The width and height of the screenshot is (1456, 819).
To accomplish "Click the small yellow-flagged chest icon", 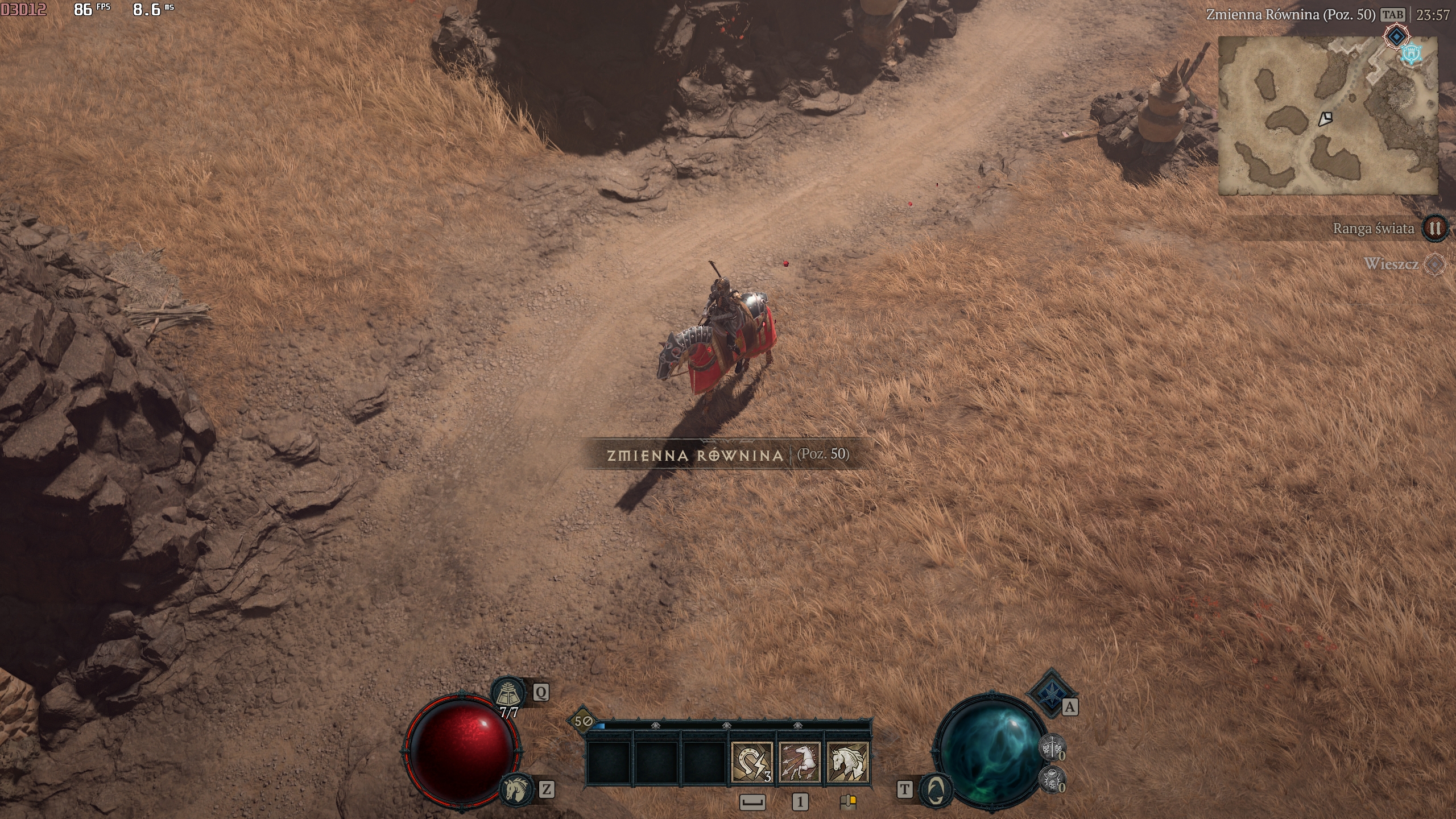I will click(x=848, y=802).
